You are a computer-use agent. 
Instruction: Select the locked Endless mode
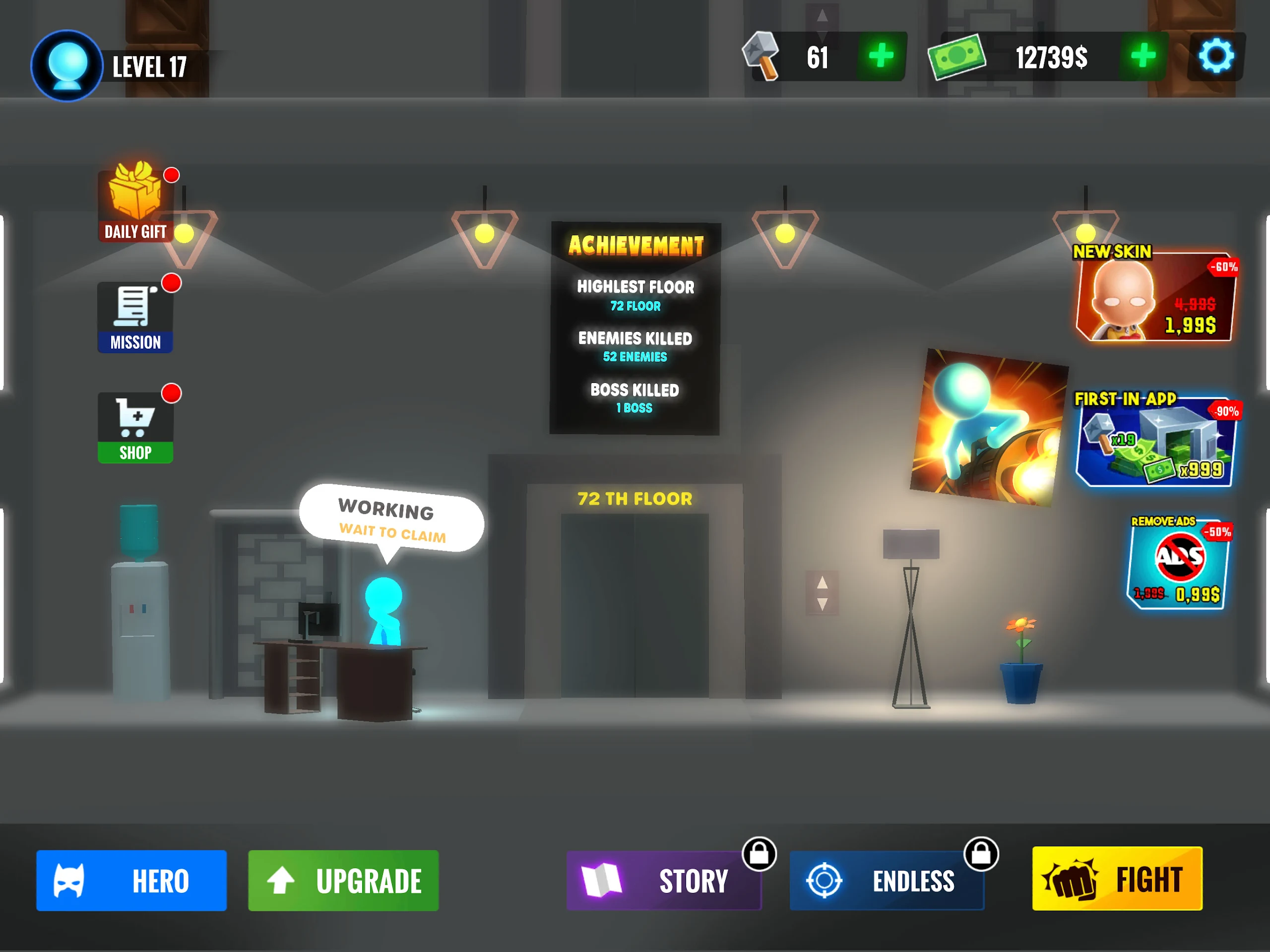887,880
